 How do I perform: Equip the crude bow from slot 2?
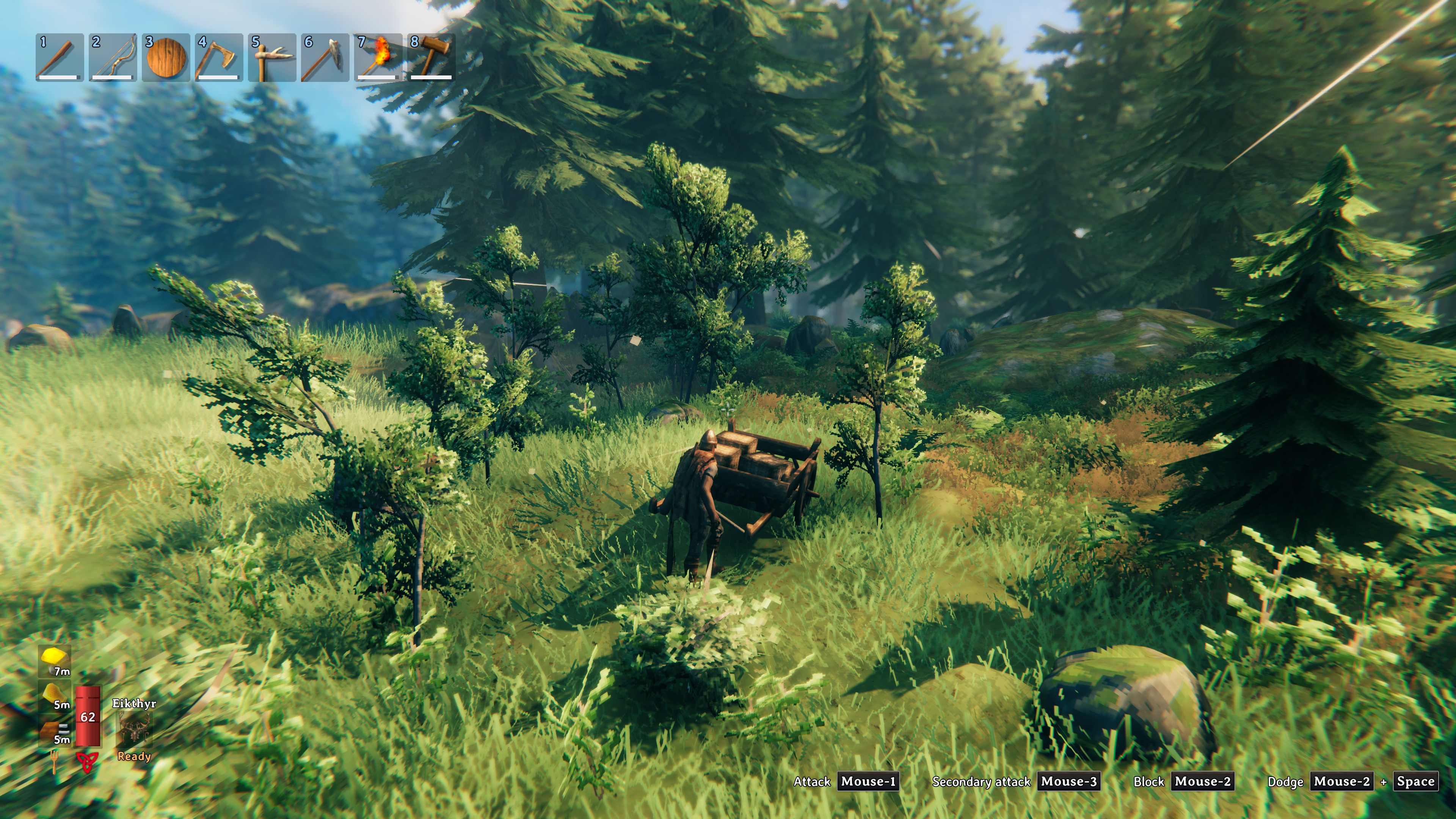point(112,56)
